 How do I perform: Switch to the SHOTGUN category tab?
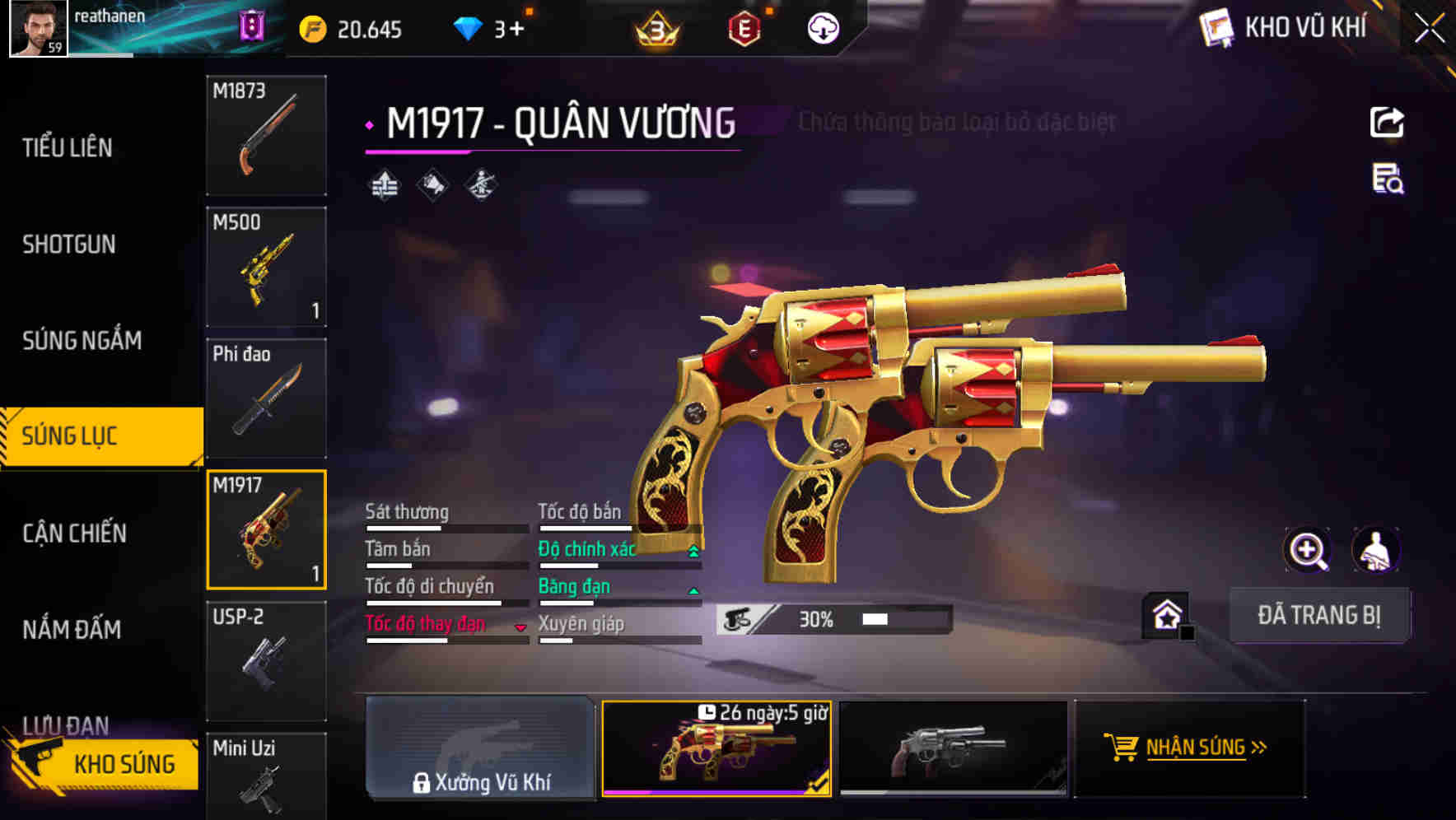pyautogui.click(x=69, y=245)
